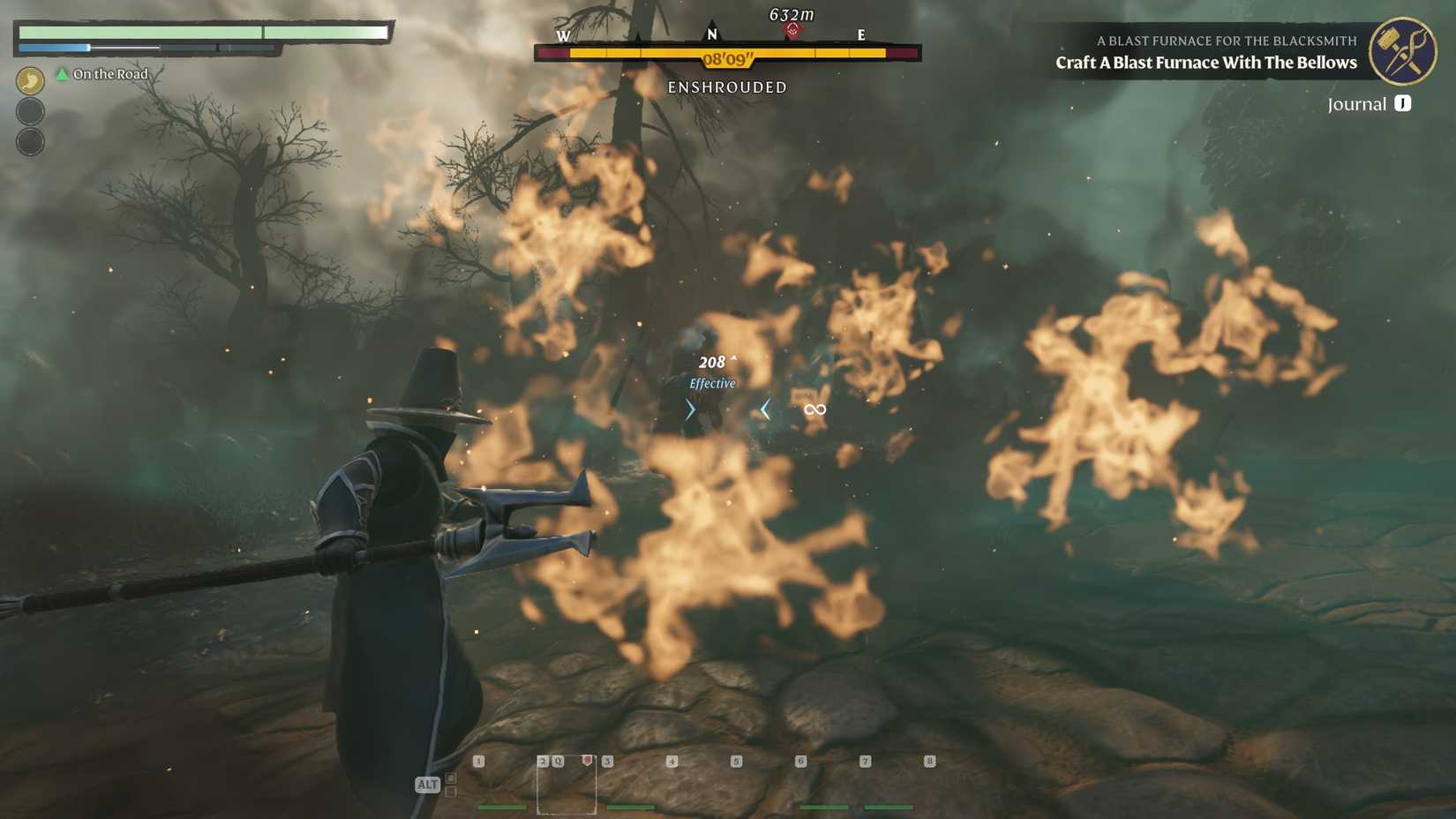Toggle the first empty buff slot circle

[x=30, y=111]
